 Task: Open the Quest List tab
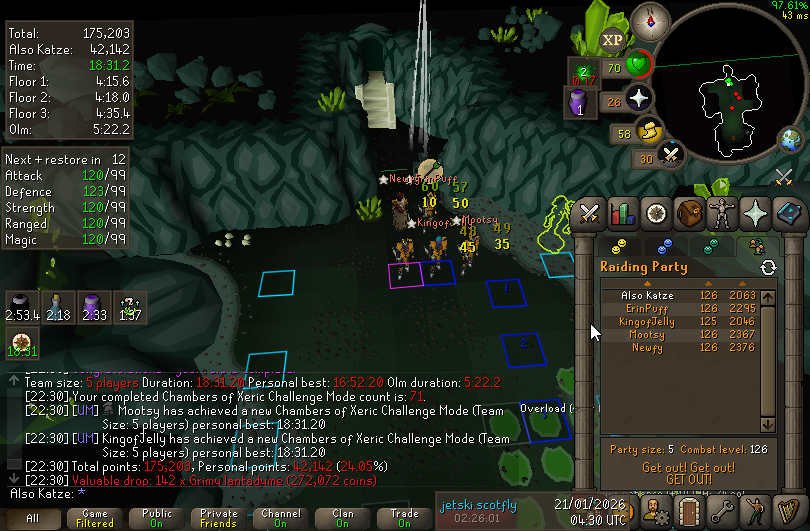(x=656, y=213)
